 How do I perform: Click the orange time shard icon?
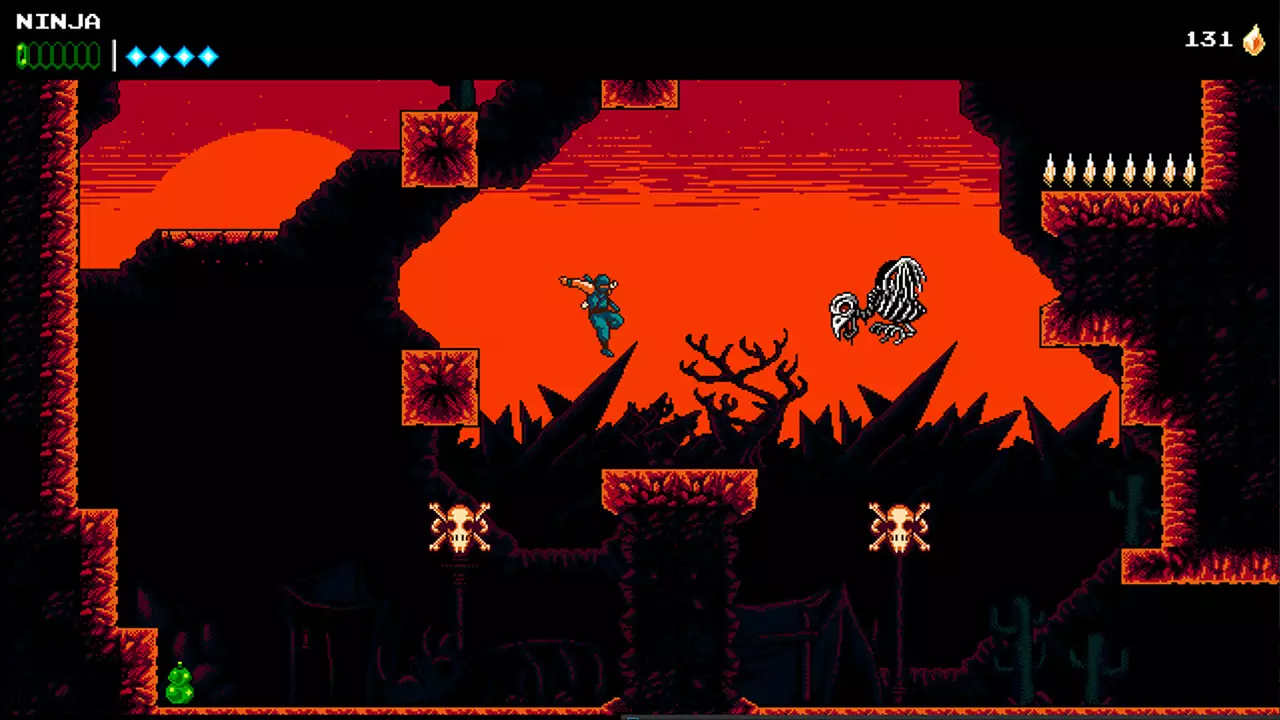click(1256, 41)
